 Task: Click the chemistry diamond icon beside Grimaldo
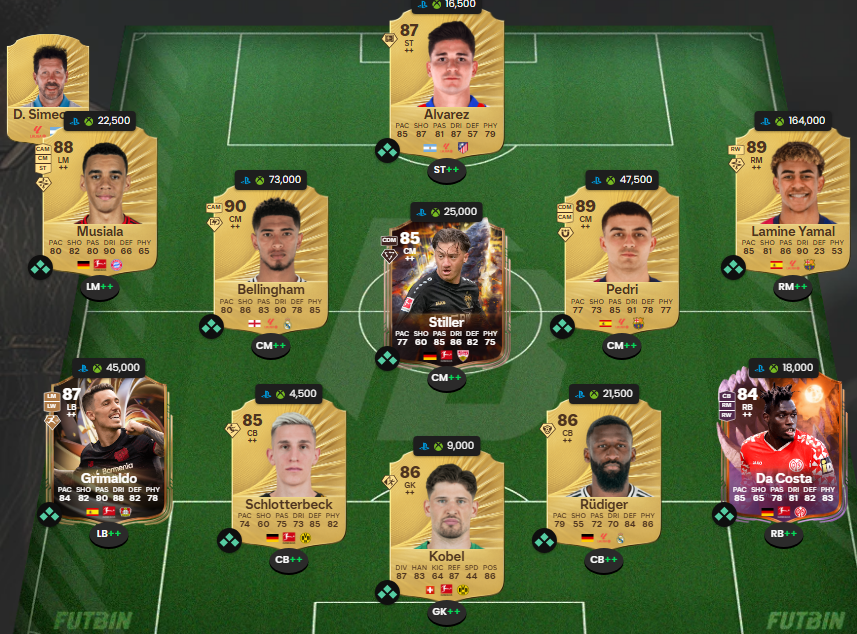point(49,515)
